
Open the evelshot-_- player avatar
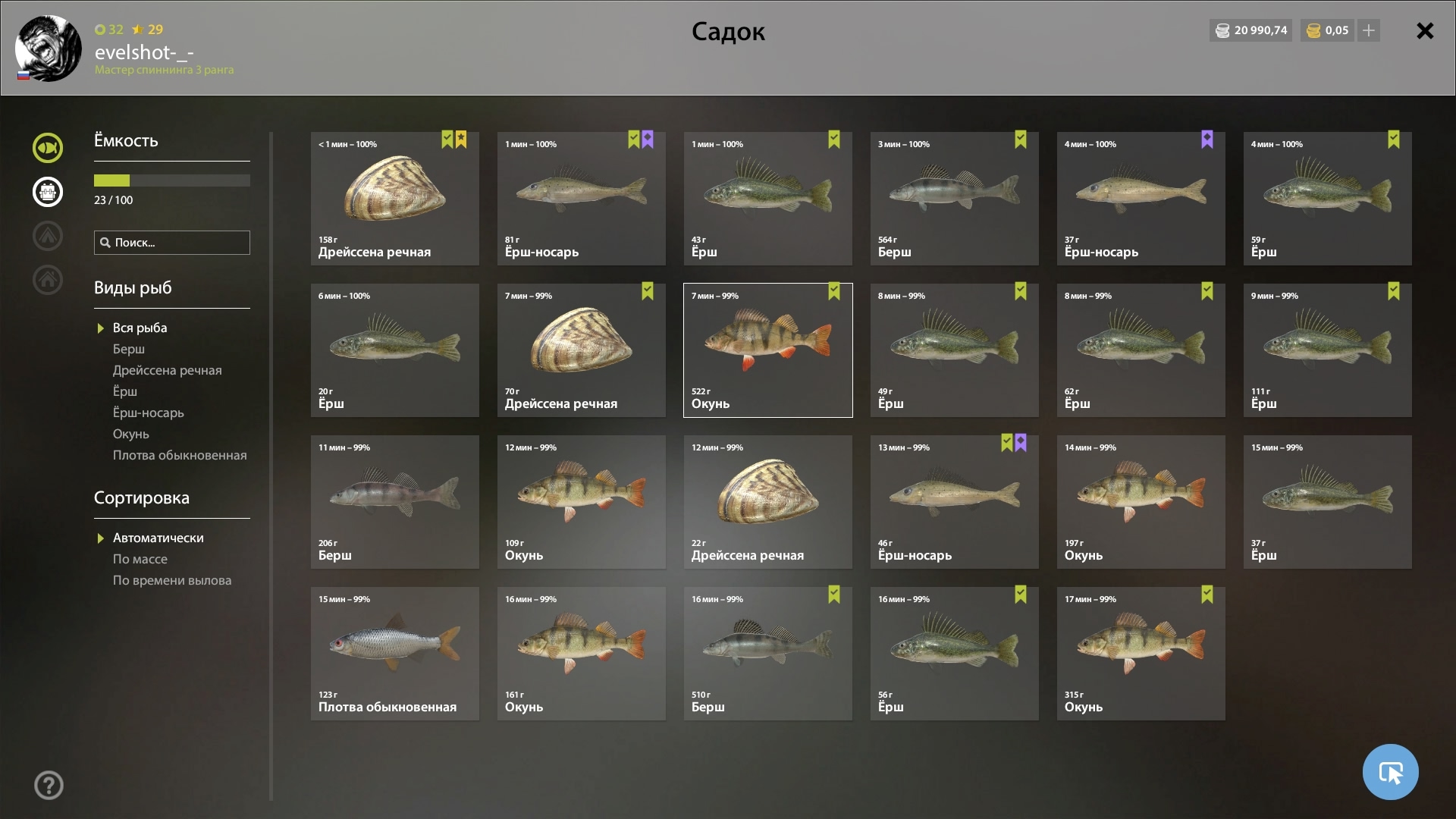49,49
